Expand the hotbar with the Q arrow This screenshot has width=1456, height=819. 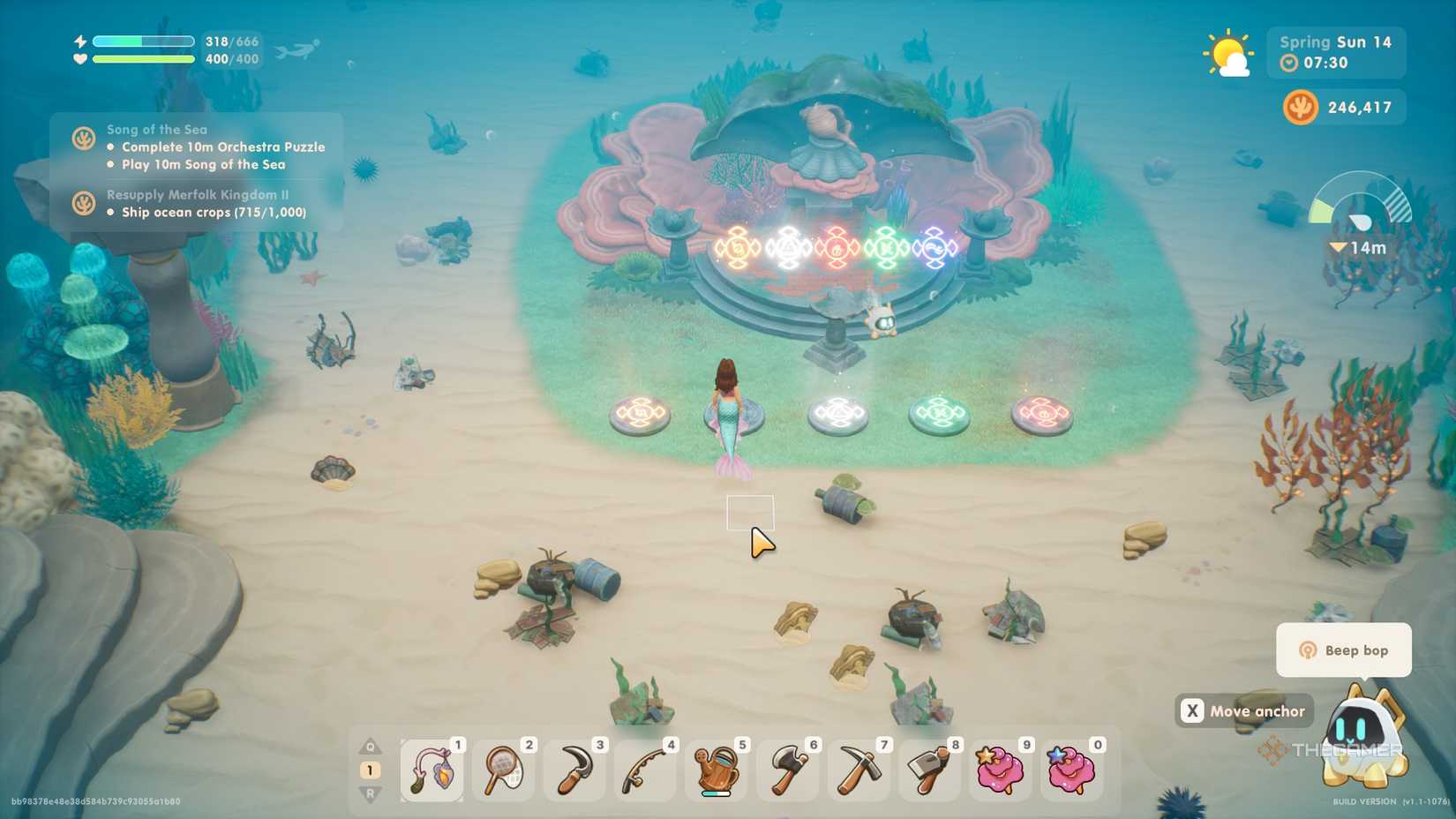pos(370,744)
